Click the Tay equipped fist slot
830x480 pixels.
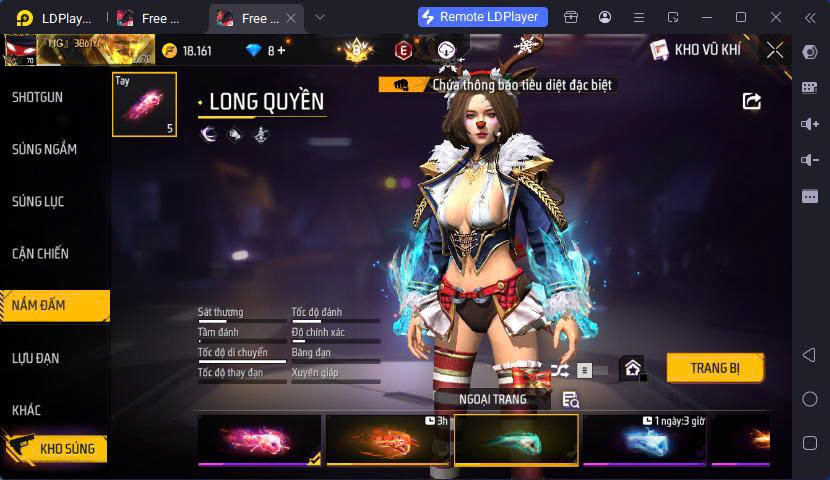click(x=144, y=104)
